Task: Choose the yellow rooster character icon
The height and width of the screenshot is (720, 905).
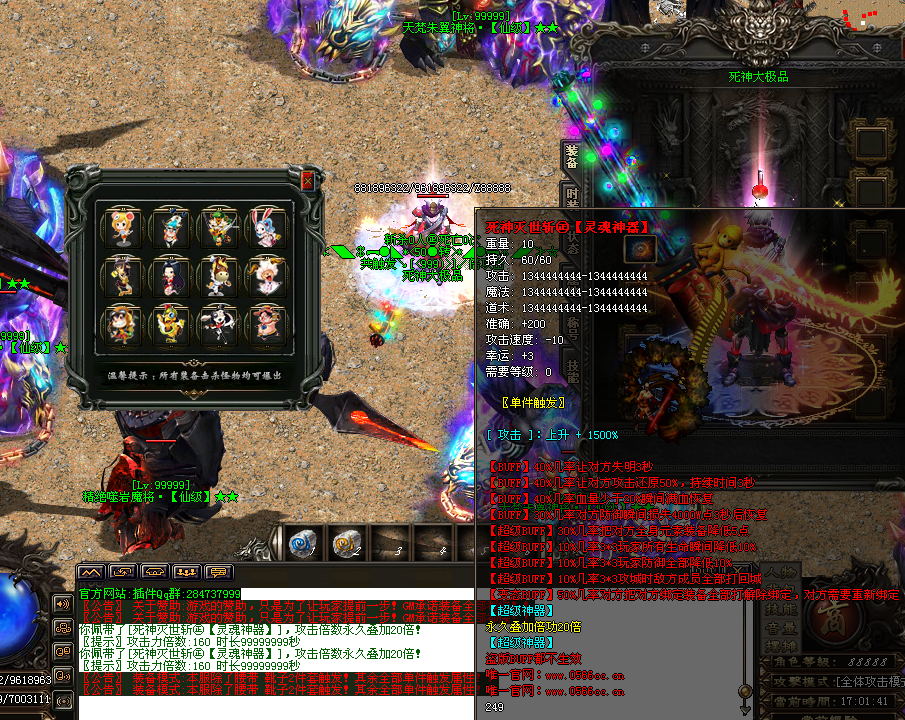Action: coord(174,323)
